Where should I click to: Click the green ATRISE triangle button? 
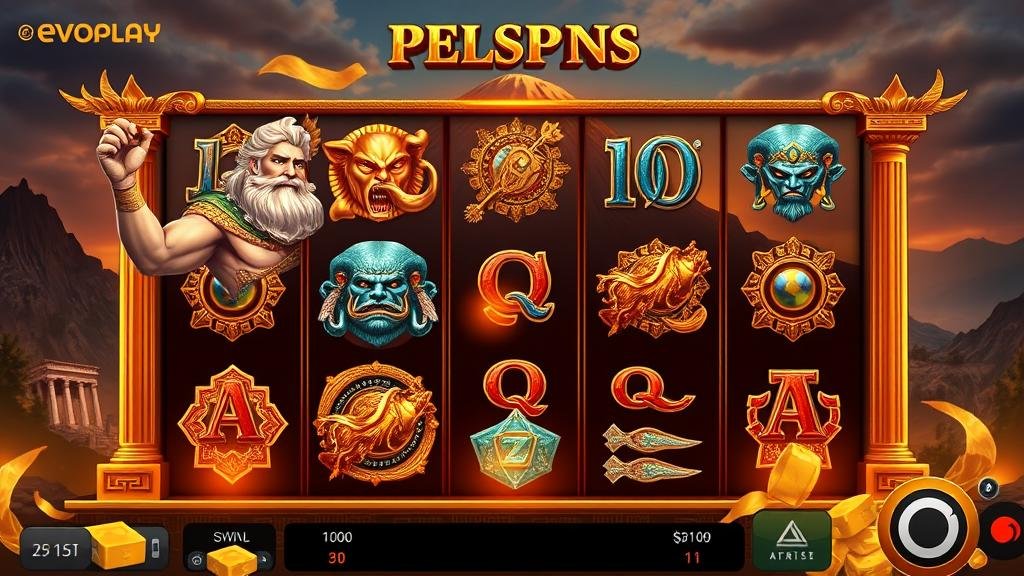click(792, 541)
